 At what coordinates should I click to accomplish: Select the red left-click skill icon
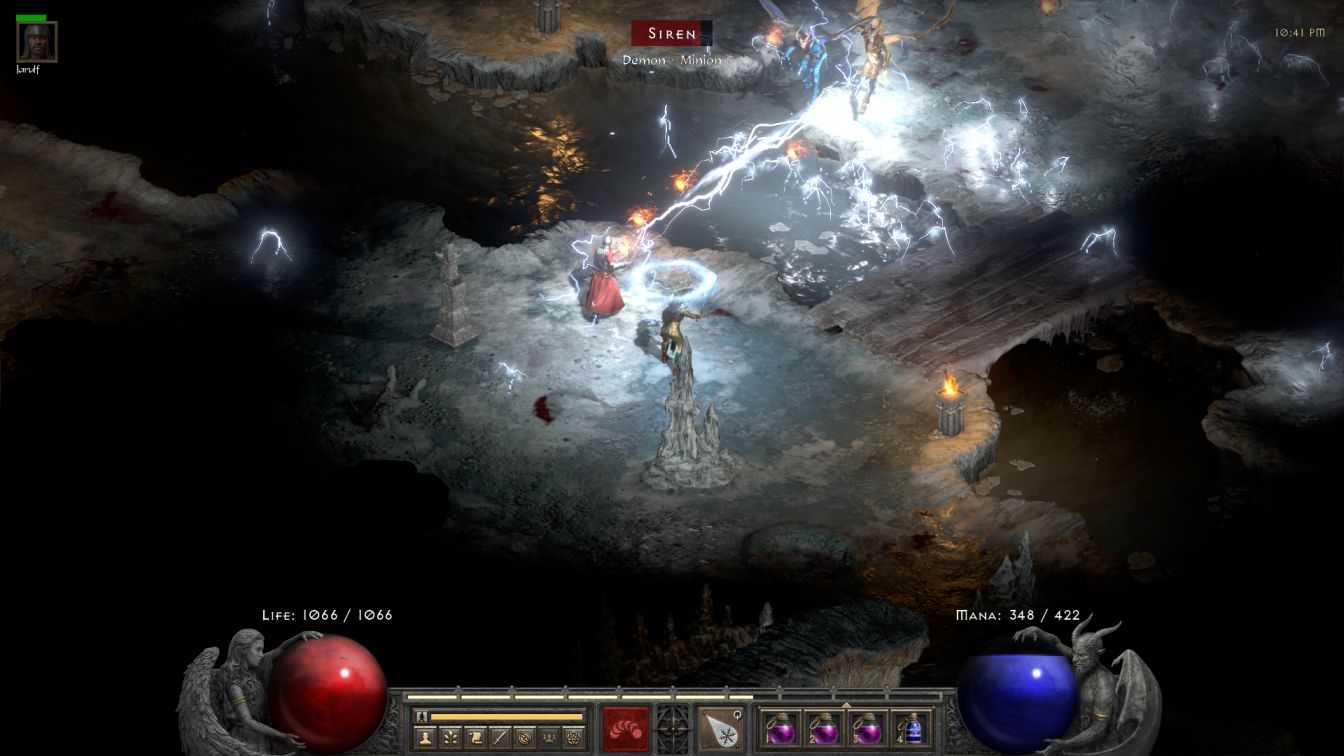626,728
